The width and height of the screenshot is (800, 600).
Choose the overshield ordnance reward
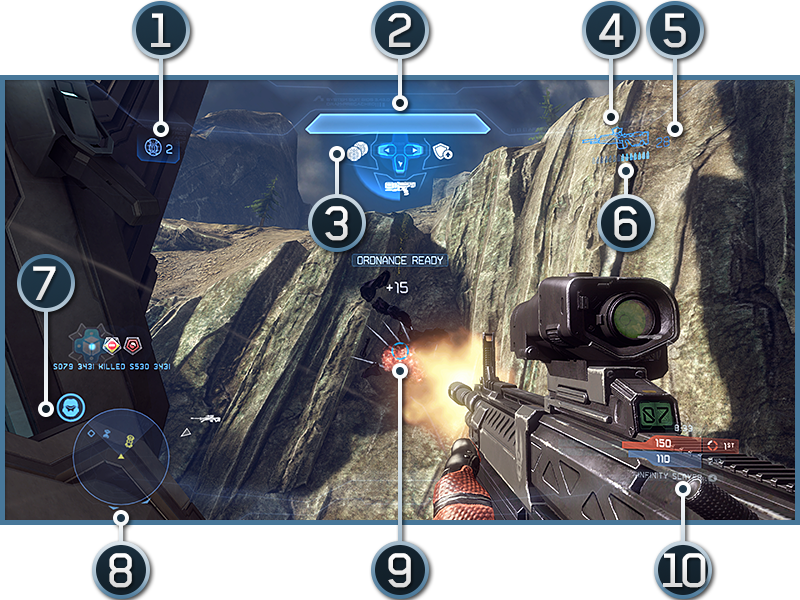tap(442, 152)
